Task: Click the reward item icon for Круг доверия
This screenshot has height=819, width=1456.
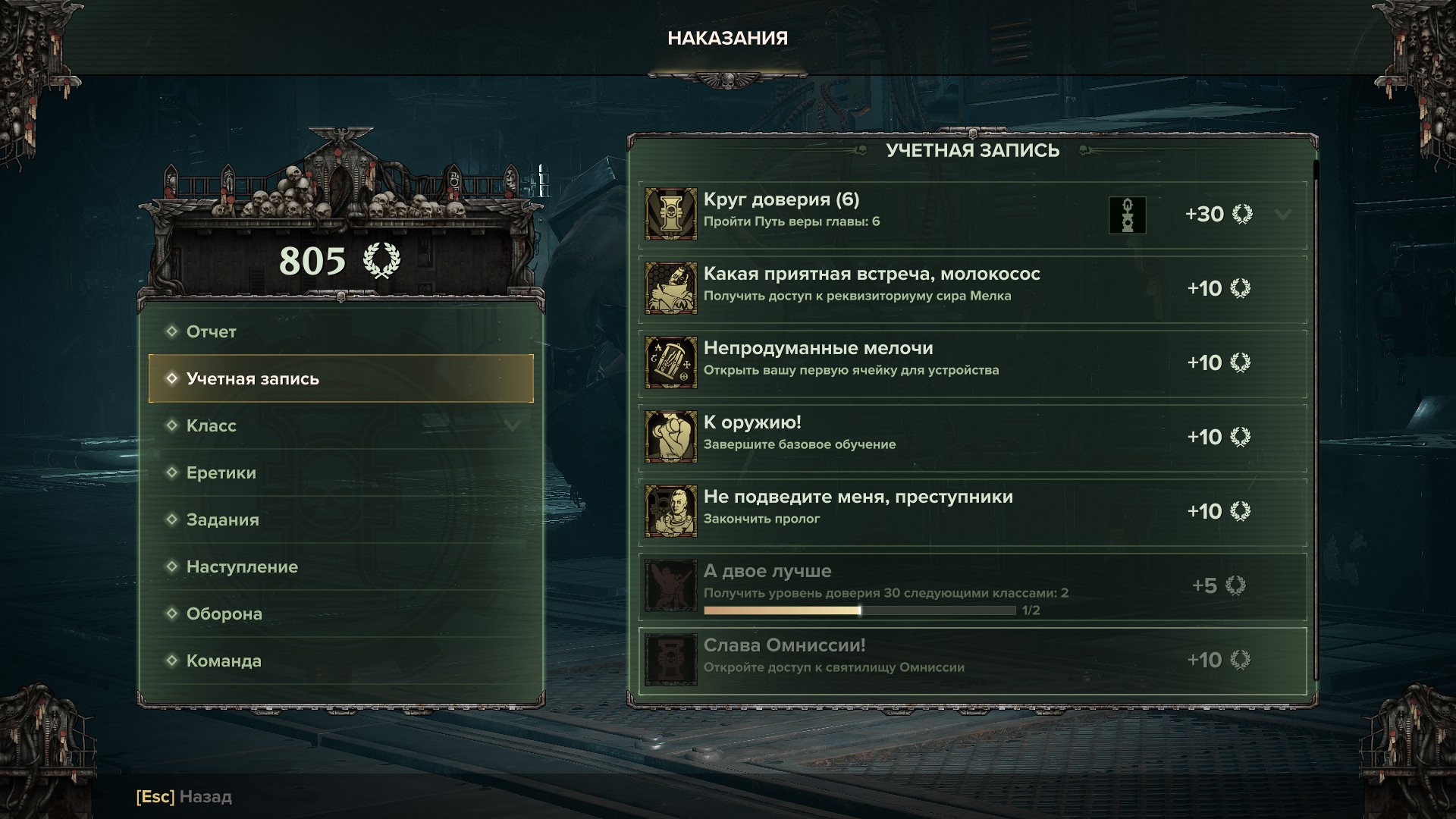Action: click(x=1127, y=215)
